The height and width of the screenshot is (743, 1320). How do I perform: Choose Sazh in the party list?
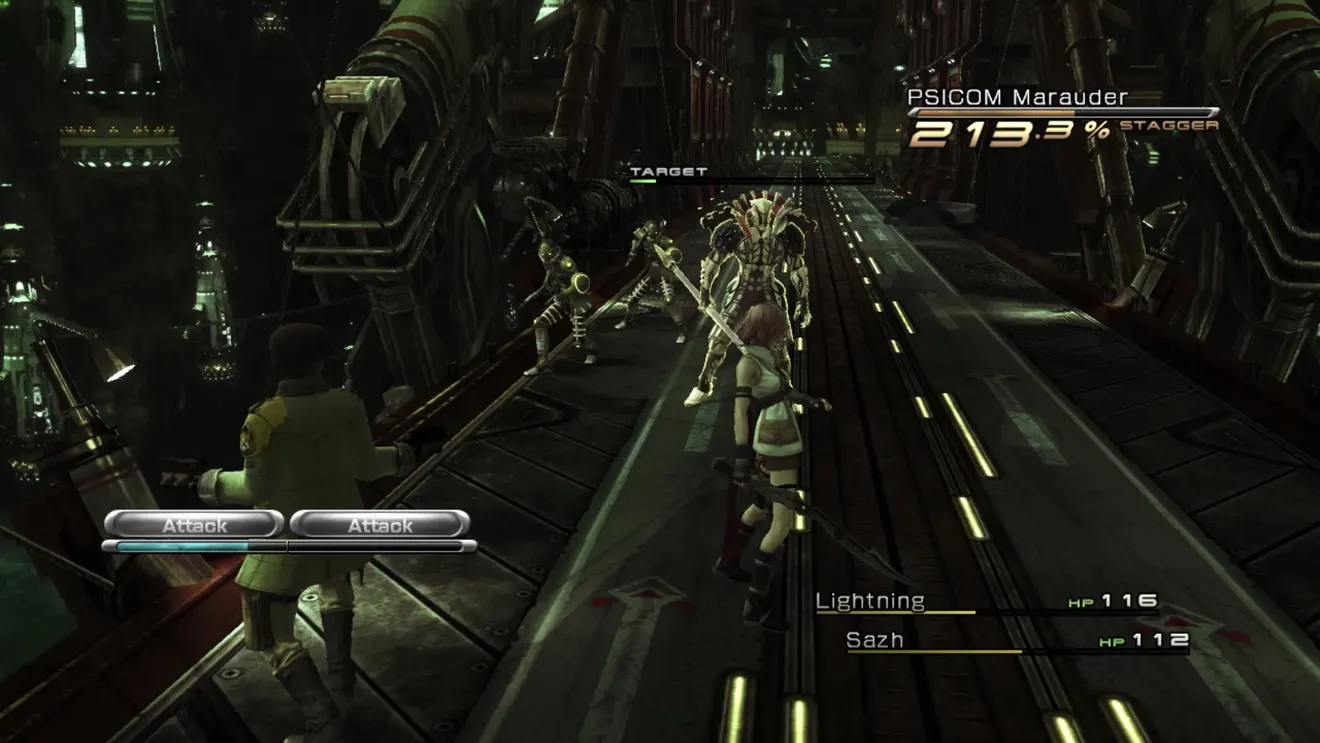click(875, 640)
